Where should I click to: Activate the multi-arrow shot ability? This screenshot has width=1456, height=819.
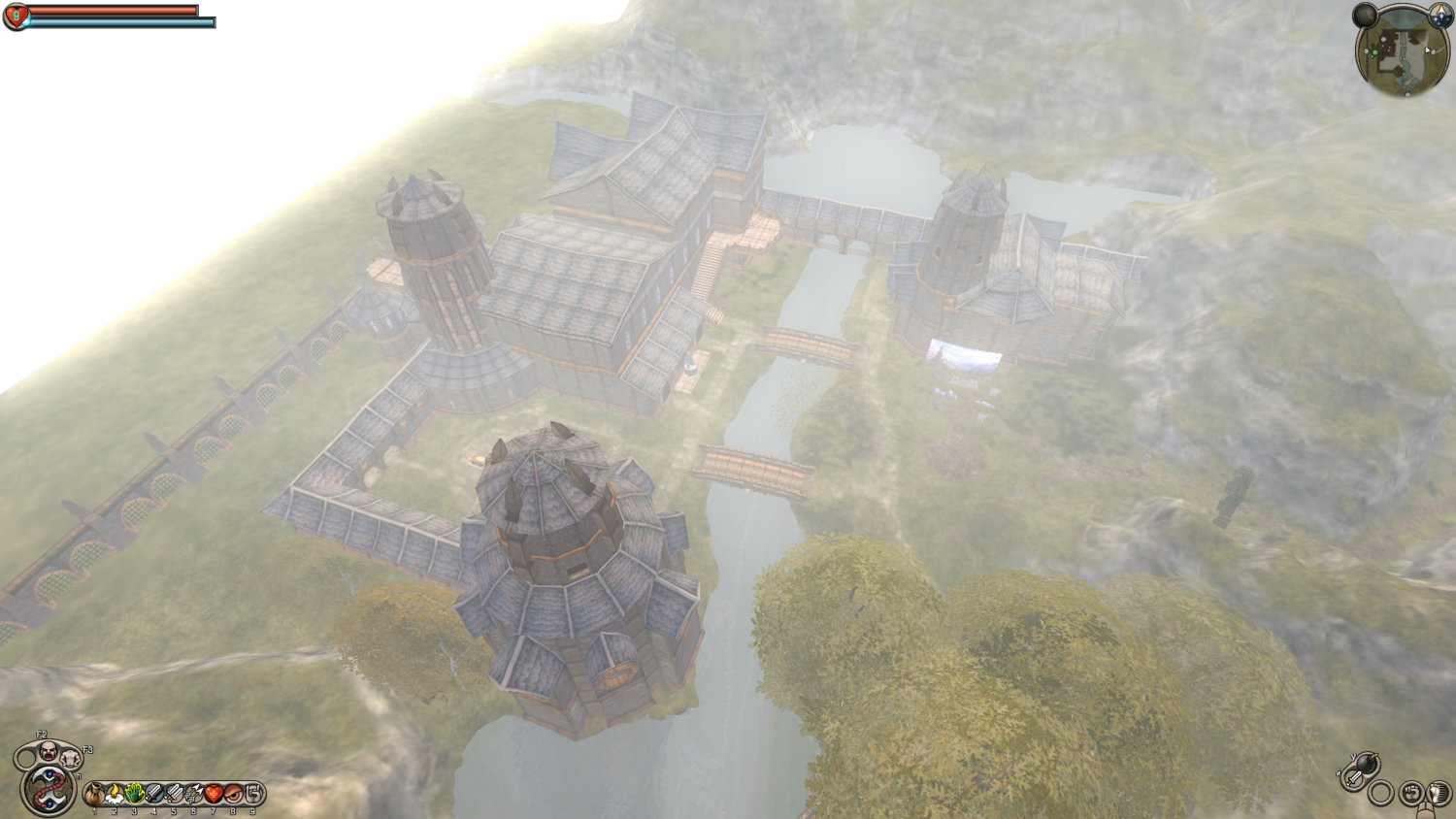pos(194,795)
